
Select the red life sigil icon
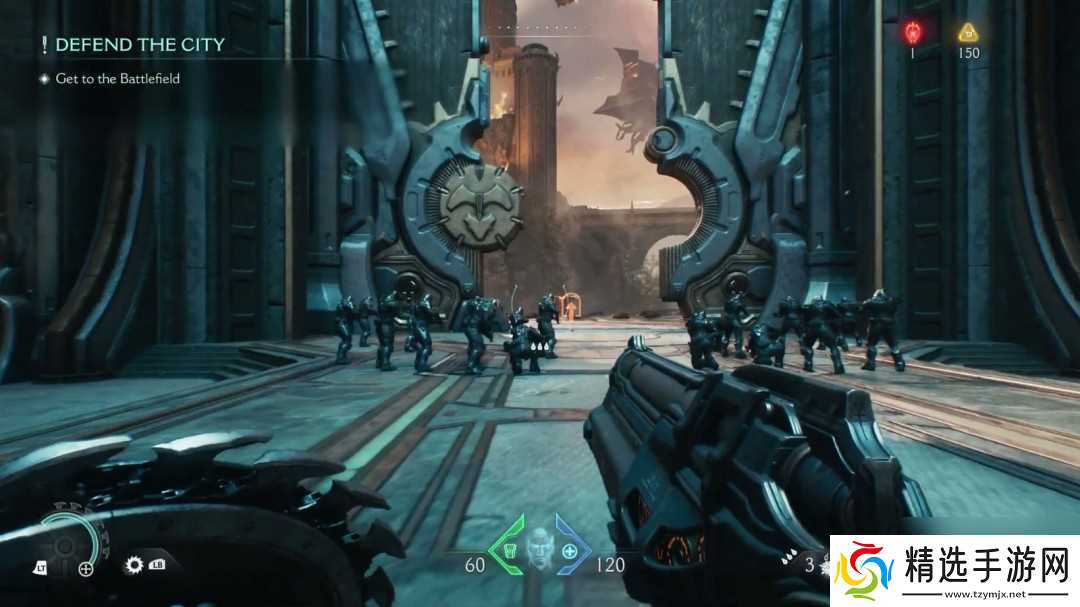[x=912, y=32]
